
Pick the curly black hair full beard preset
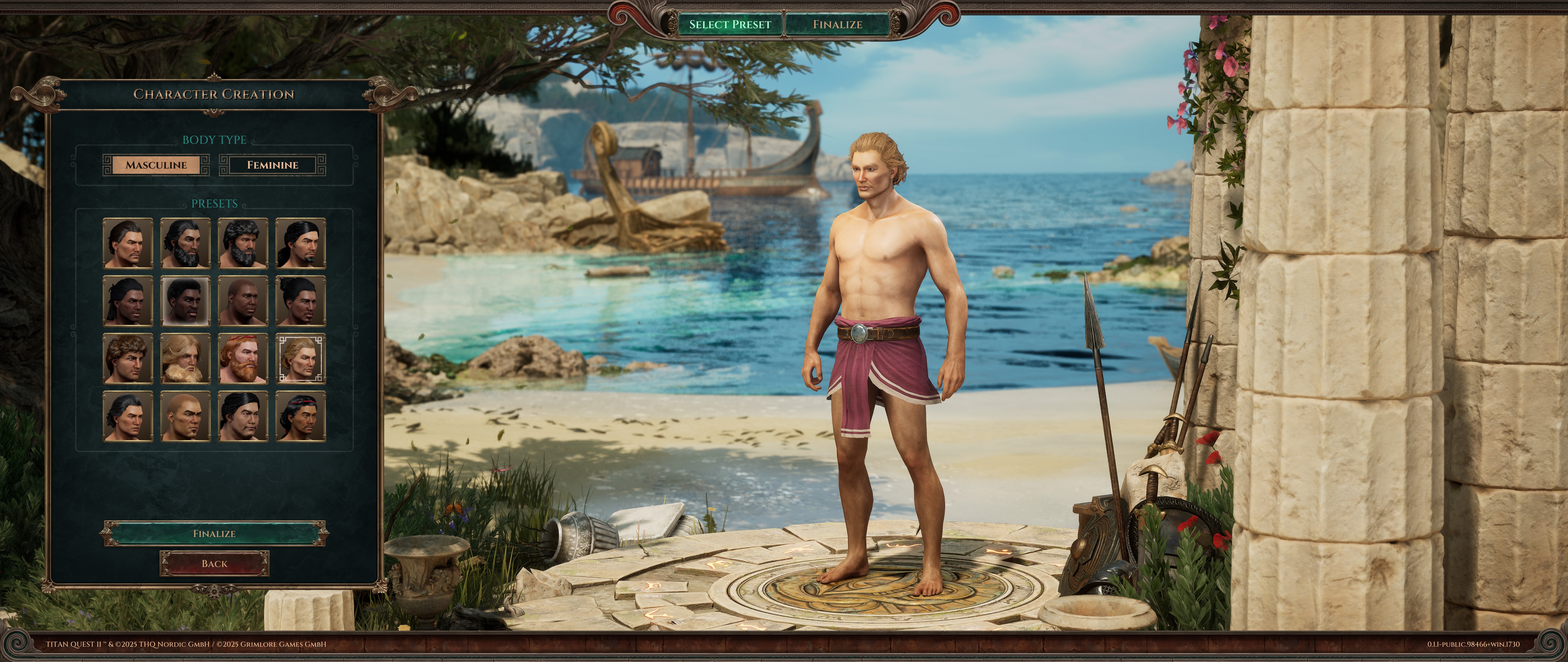pyautogui.click(x=243, y=244)
